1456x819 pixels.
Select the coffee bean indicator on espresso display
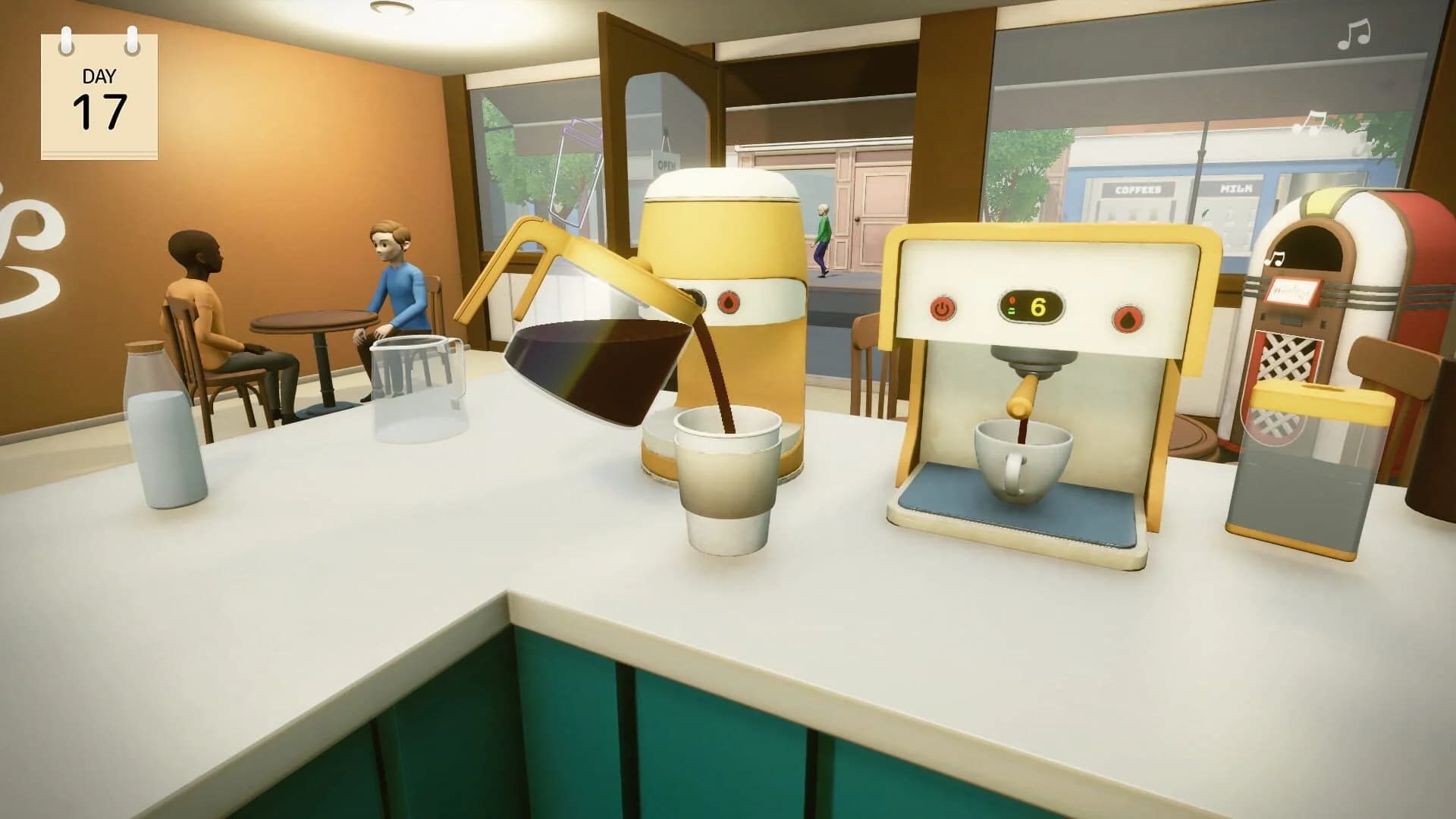pos(1012,300)
